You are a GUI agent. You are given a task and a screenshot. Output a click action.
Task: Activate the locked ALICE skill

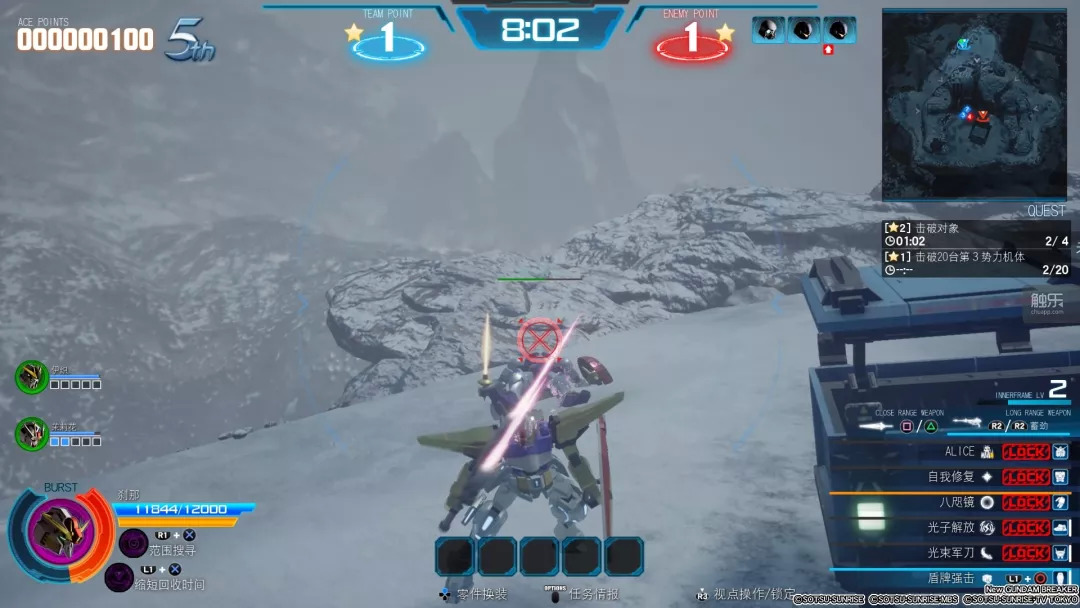(x=1024, y=452)
